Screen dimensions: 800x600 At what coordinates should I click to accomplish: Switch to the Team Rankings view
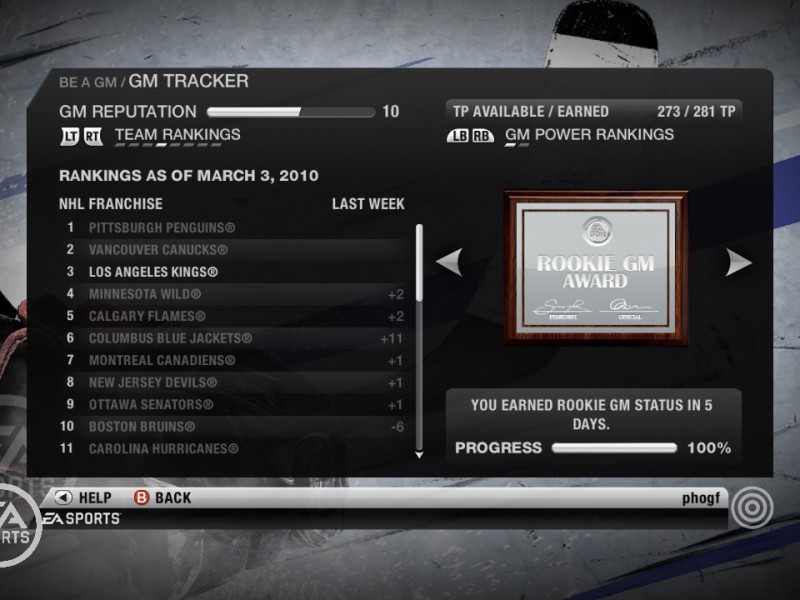click(x=177, y=135)
